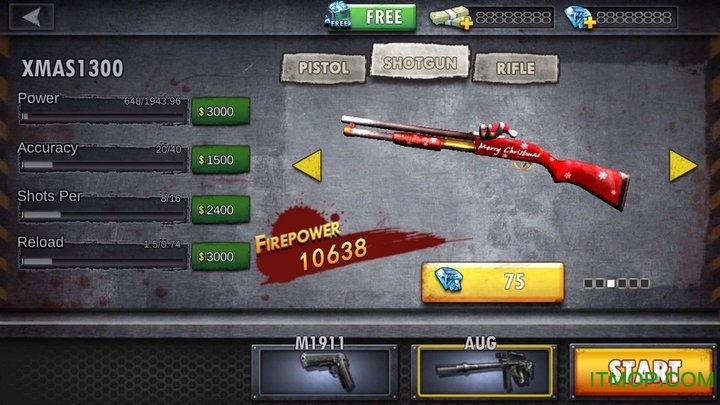Go back using the arrow button
720x405 pixels.
pyautogui.click(x=35, y=17)
